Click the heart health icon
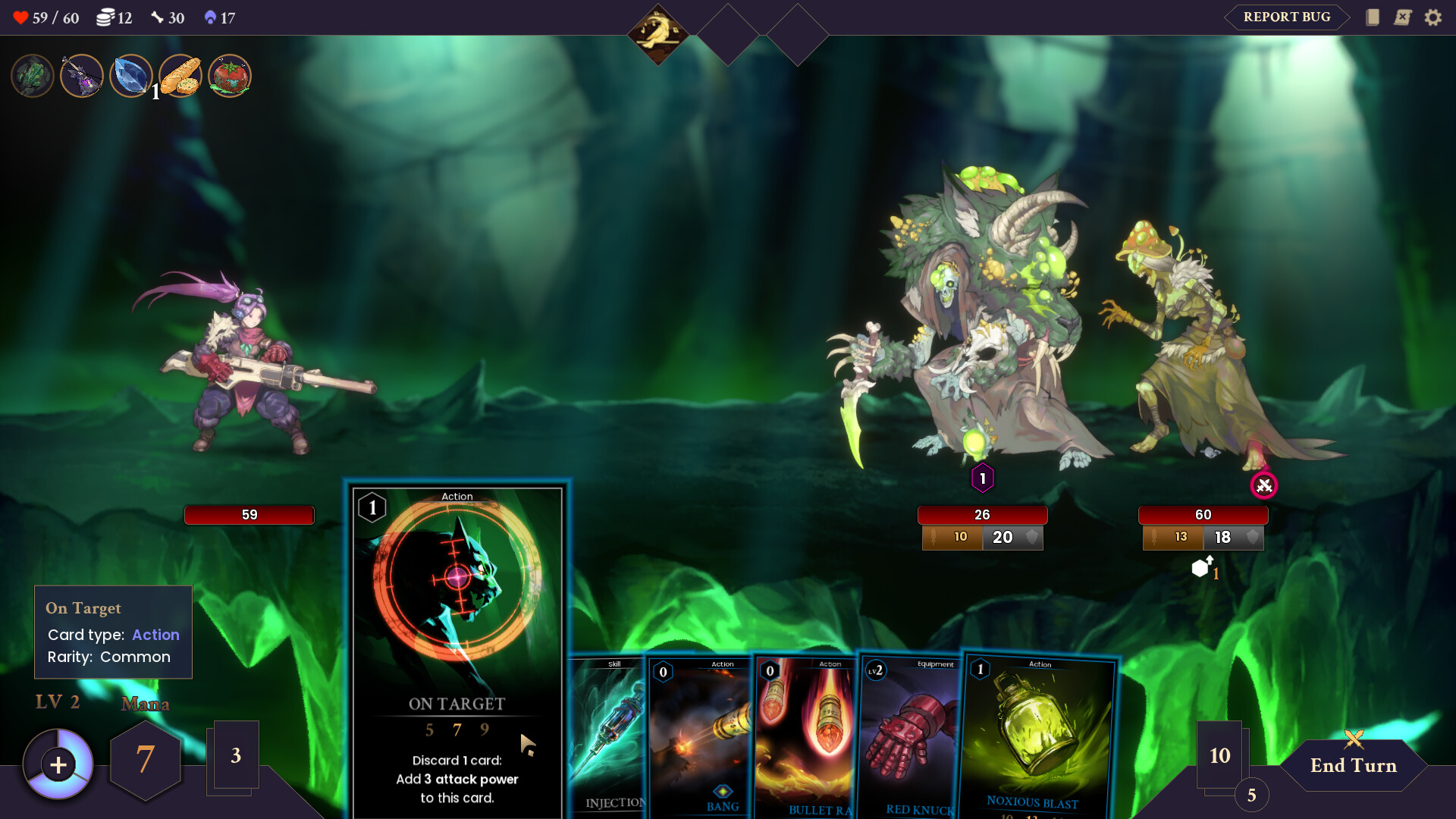Screen dimensions: 1456x819 coord(22,16)
